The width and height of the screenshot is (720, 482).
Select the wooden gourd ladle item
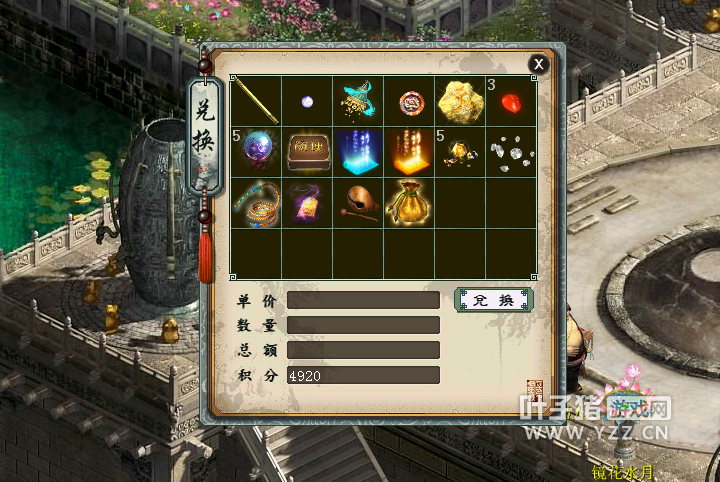coord(359,203)
